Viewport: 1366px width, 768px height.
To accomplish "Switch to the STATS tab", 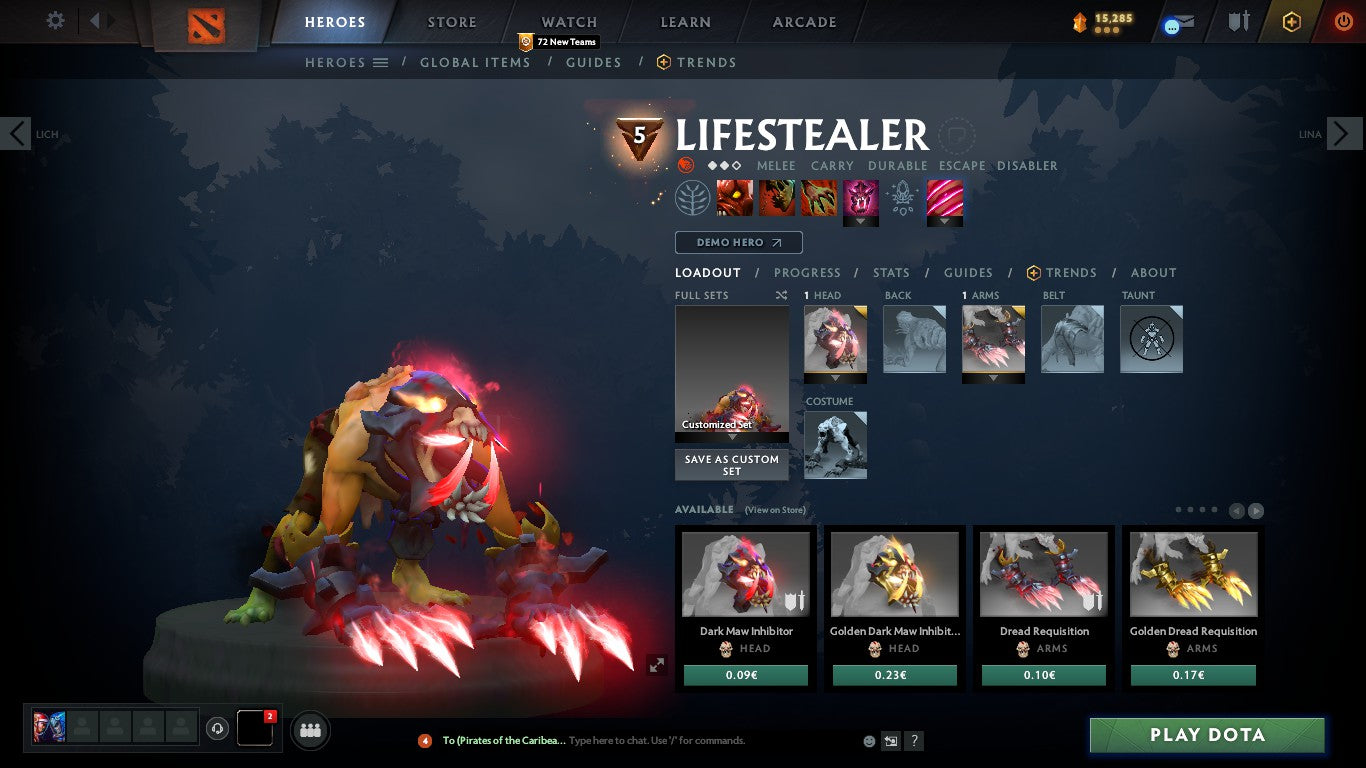I will [x=890, y=272].
